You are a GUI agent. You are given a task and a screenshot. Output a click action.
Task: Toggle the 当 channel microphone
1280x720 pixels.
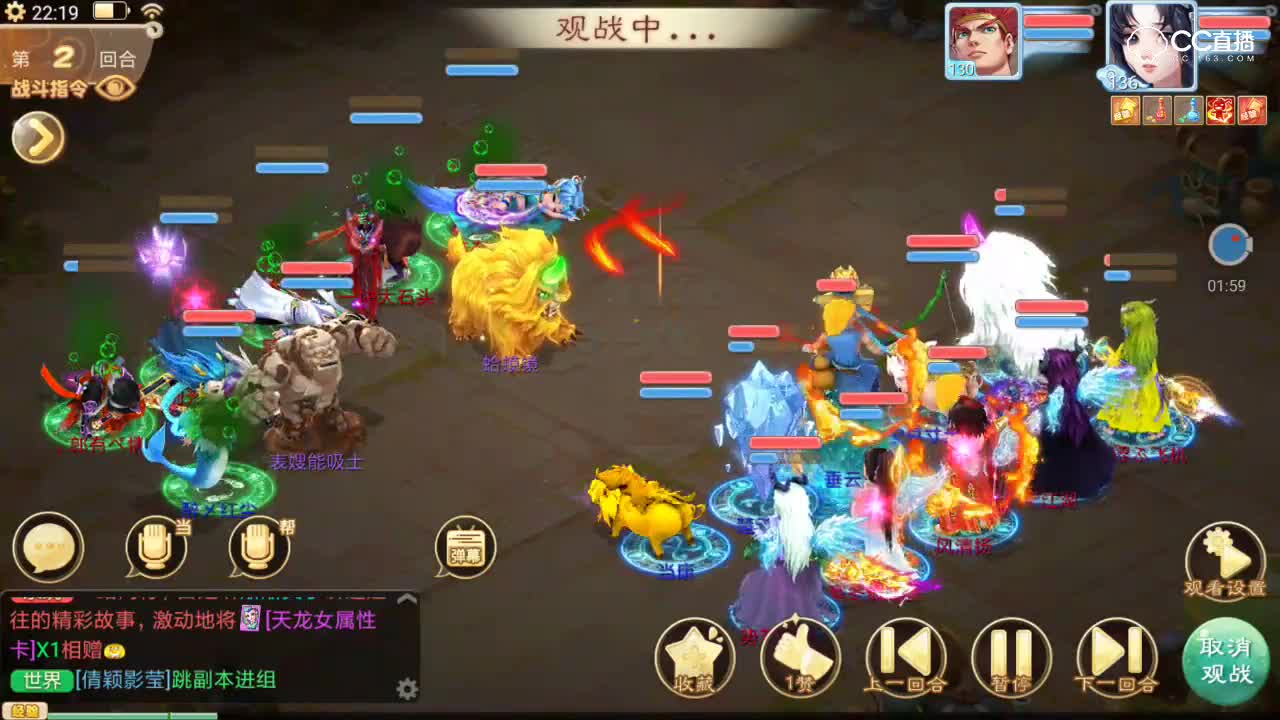[x=155, y=548]
